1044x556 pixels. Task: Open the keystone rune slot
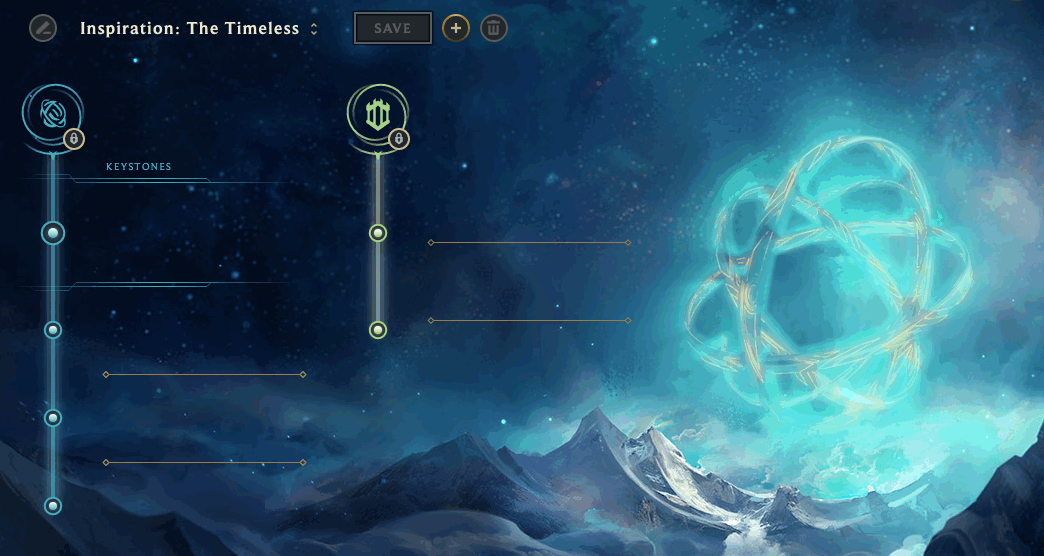tap(54, 233)
